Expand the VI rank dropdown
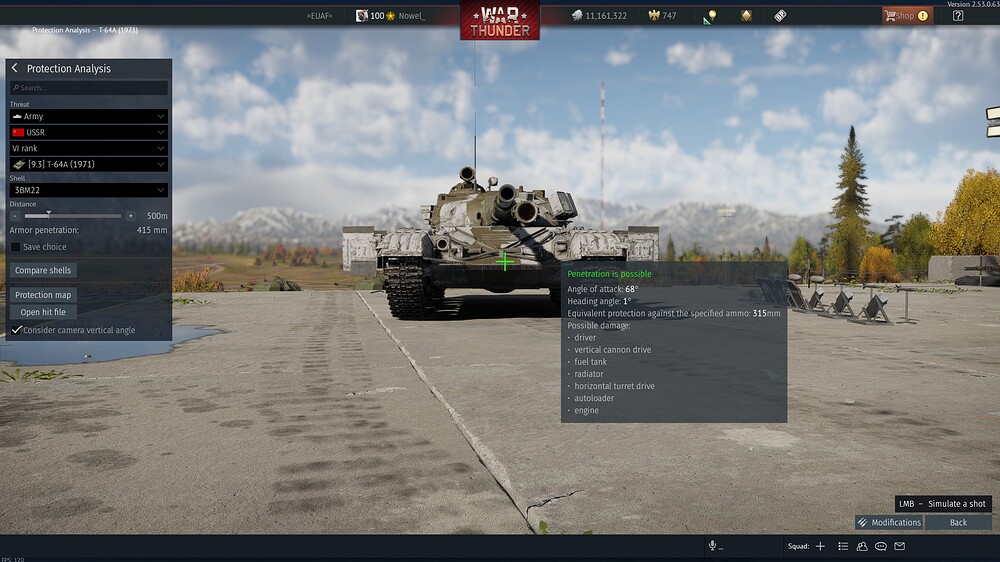This screenshot has height=562, width=1000. click(88, 148)
